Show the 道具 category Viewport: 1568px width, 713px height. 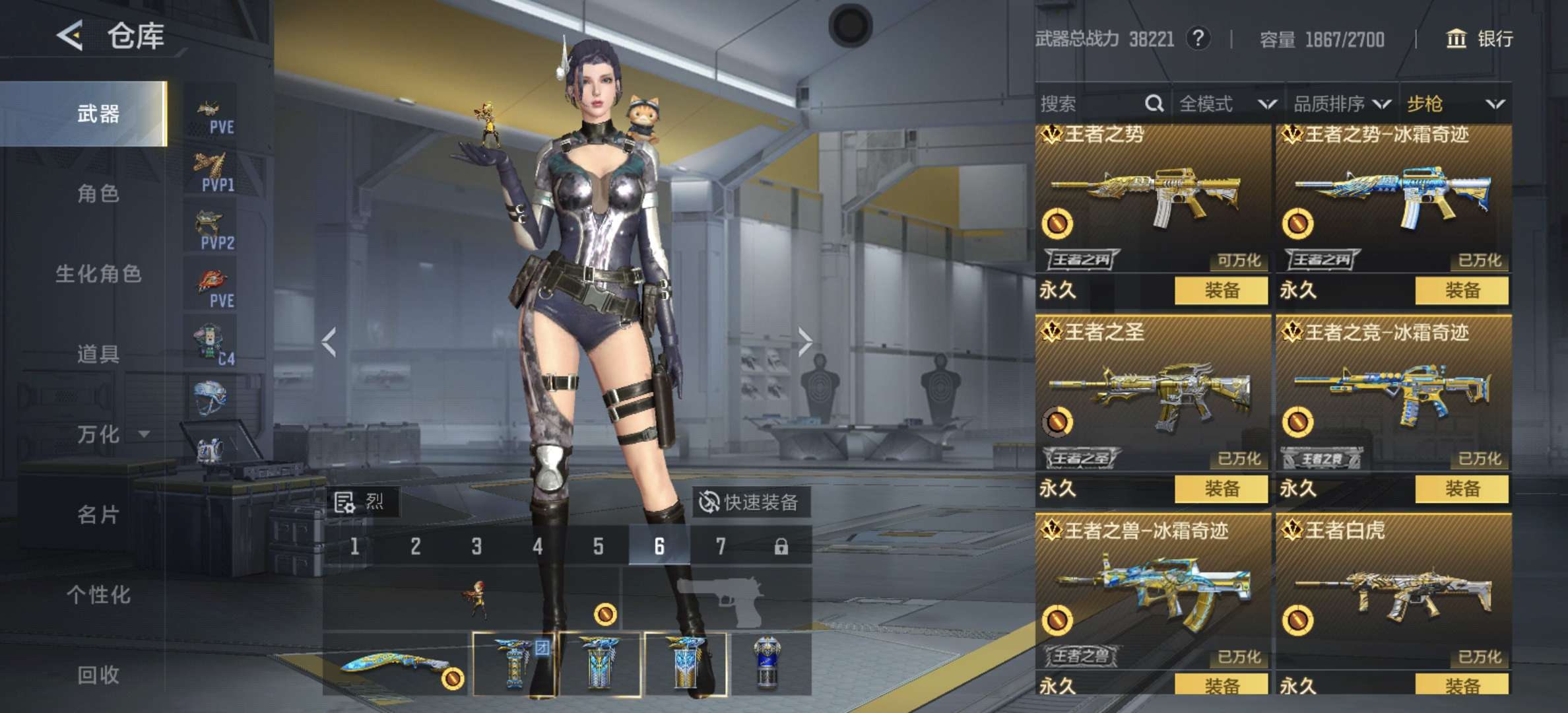click(98, 354)
